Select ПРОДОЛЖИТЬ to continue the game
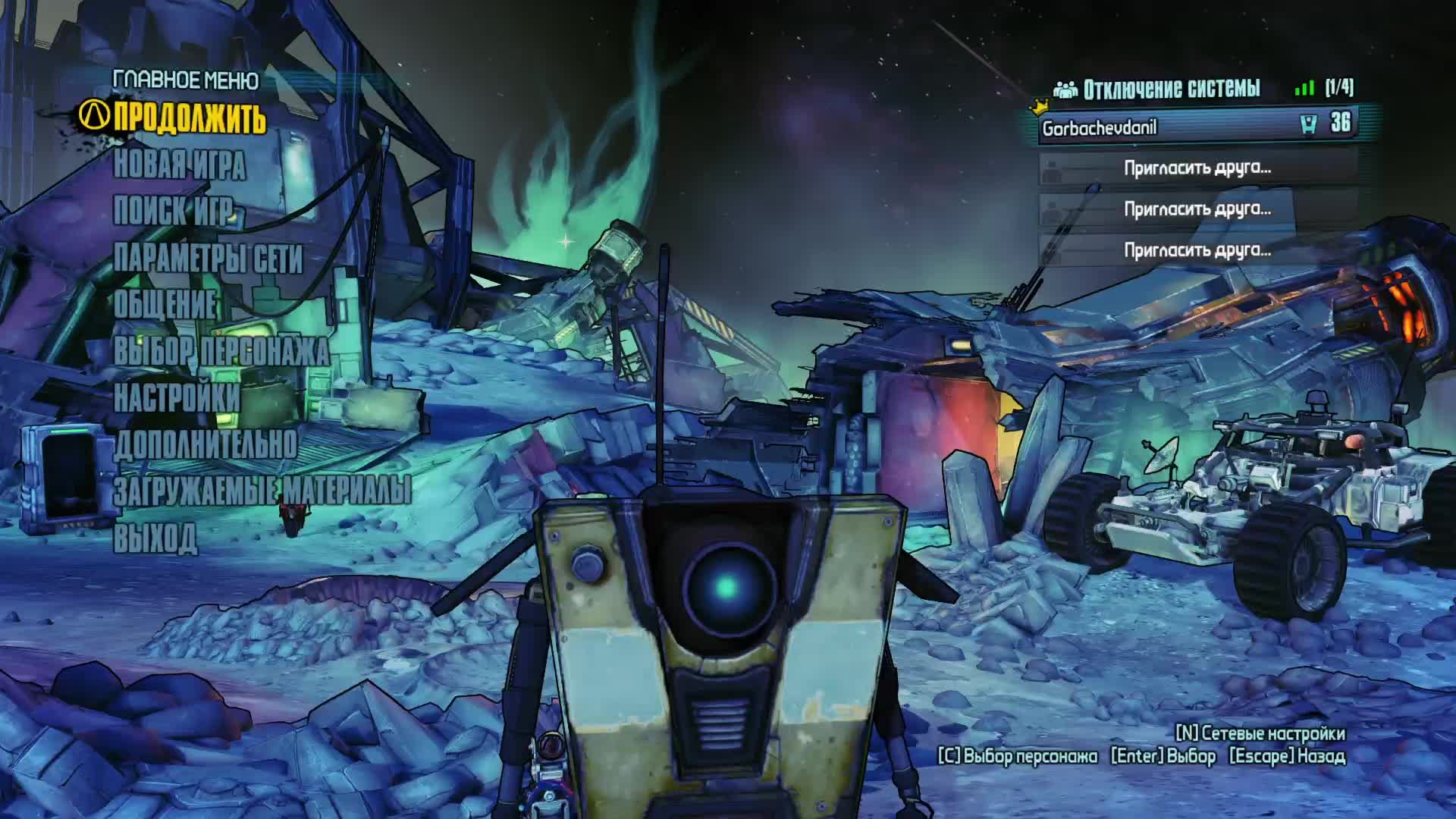This screenshot has height=819, width=1456. pyautogui.click(x=190, y=118)
